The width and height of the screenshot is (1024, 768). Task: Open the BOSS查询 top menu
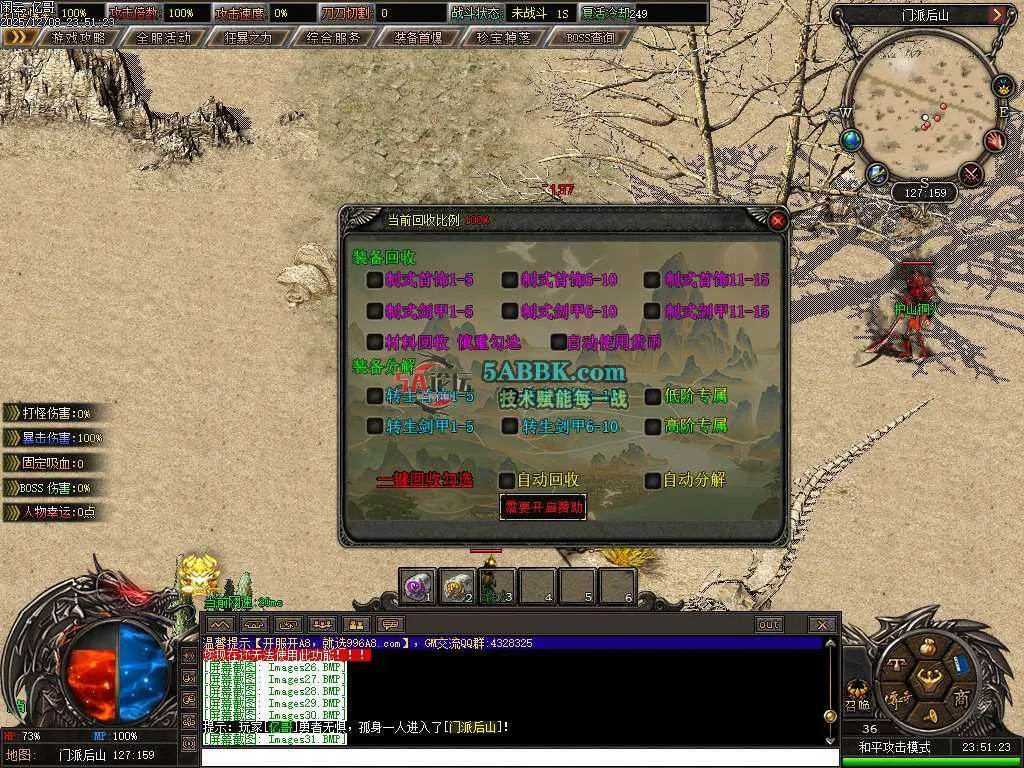590,38
